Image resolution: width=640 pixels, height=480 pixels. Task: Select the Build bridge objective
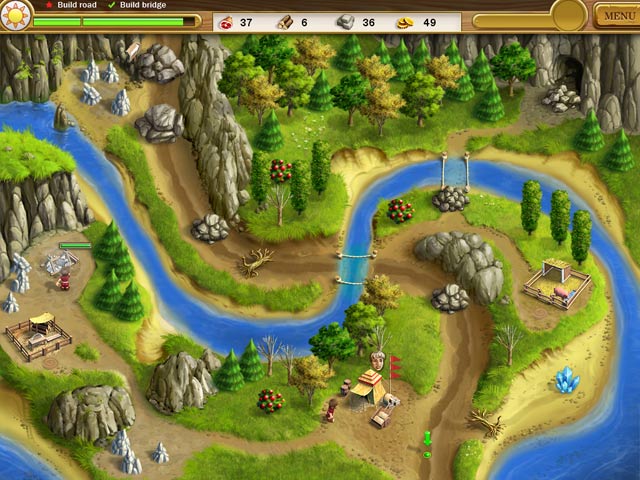pyautogui.click(x=142, y=5)
